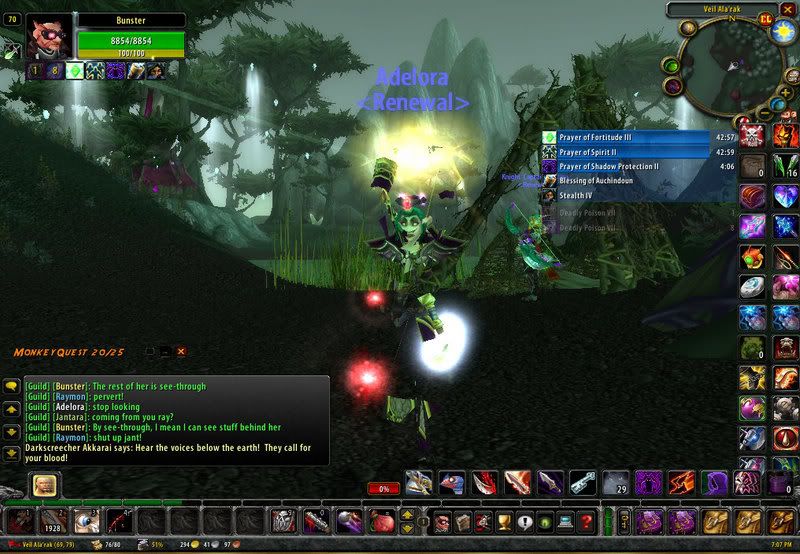The width and height of the screenshot is (800, 554).
Task: Click the Prayer of Fortitude III buff bar
Action: coord(640,137)
